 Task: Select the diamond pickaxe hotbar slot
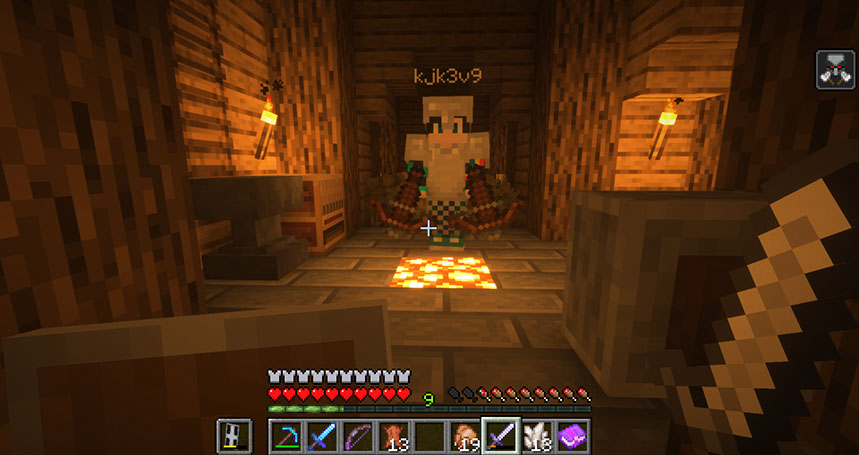coord(287,436)
